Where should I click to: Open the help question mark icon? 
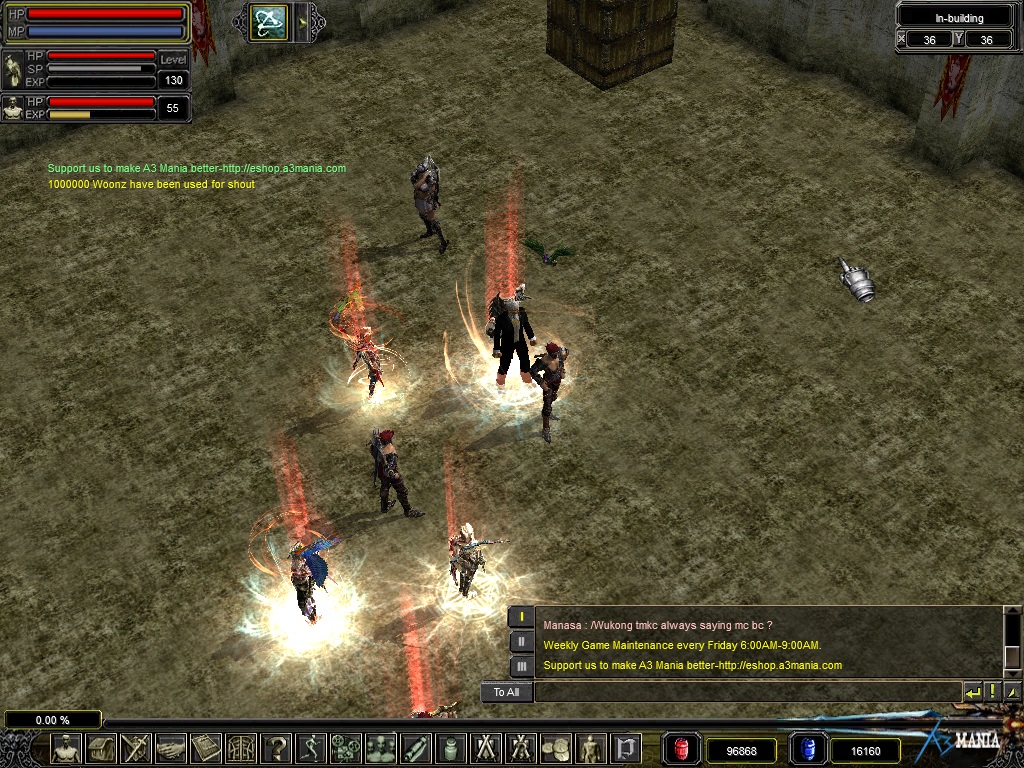(x=276, y=748)
